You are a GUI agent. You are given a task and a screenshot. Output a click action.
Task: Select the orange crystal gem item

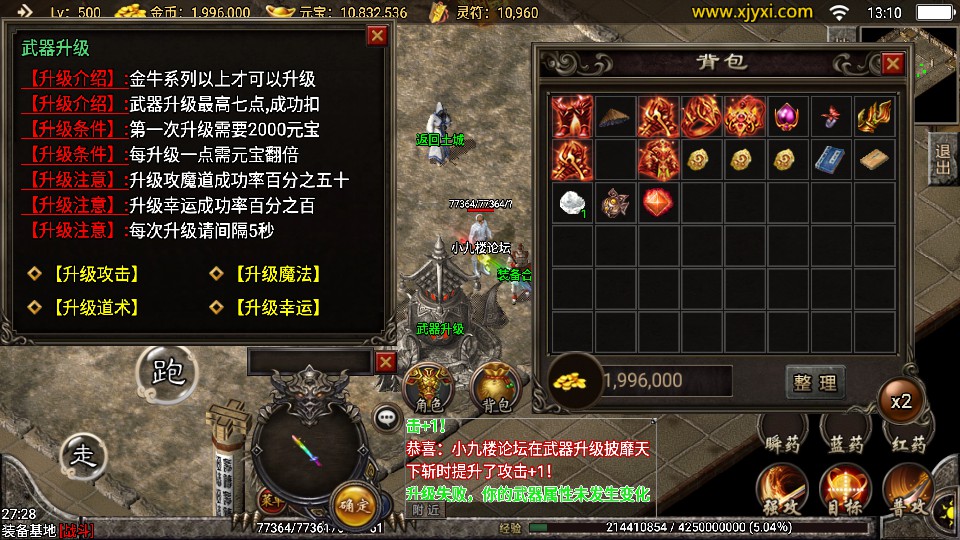[658, 202]
